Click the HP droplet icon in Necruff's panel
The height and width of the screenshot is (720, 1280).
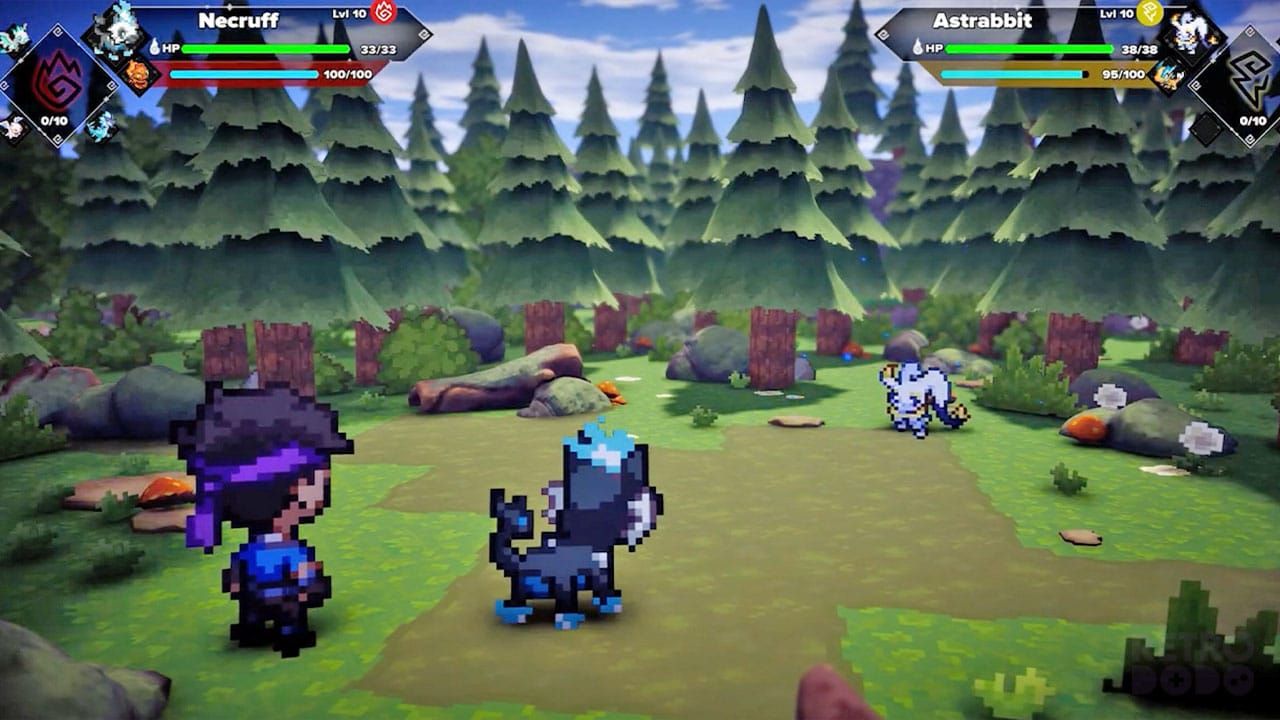coord(155,47)
